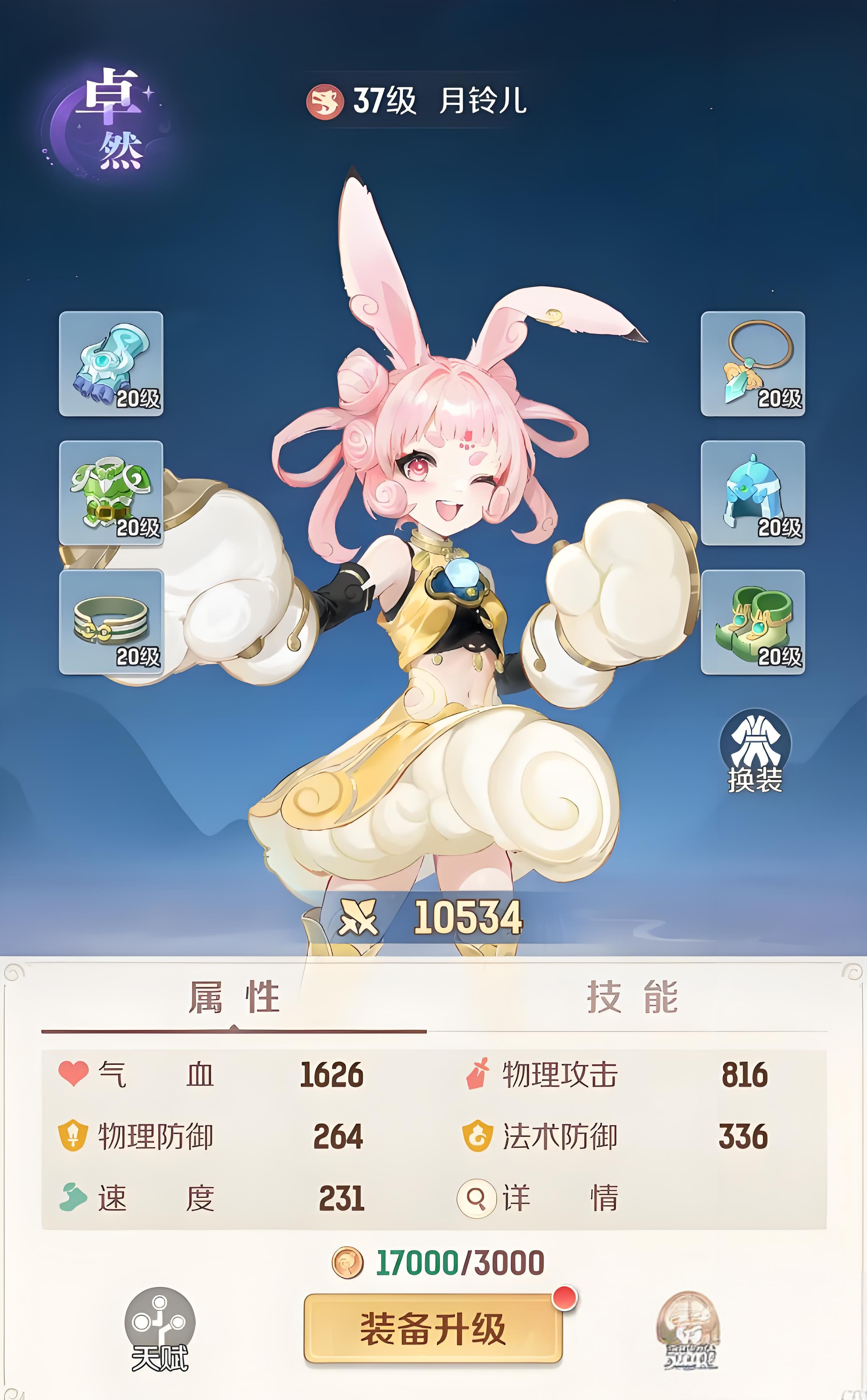The height and width of the screenshot is (1400, 867).
Task: Select the green armor equipment slot
Action: click(x=111, y=493)
